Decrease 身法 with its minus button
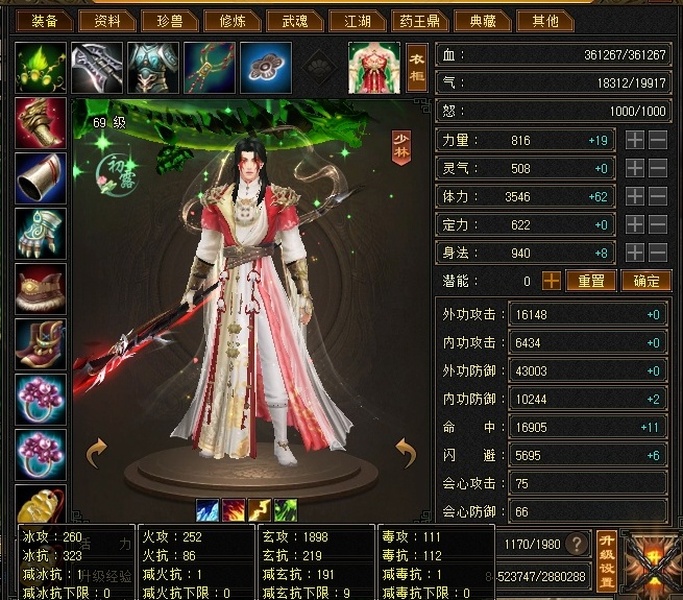This screenshot has height=600, width=683. [x=658, y=253]
